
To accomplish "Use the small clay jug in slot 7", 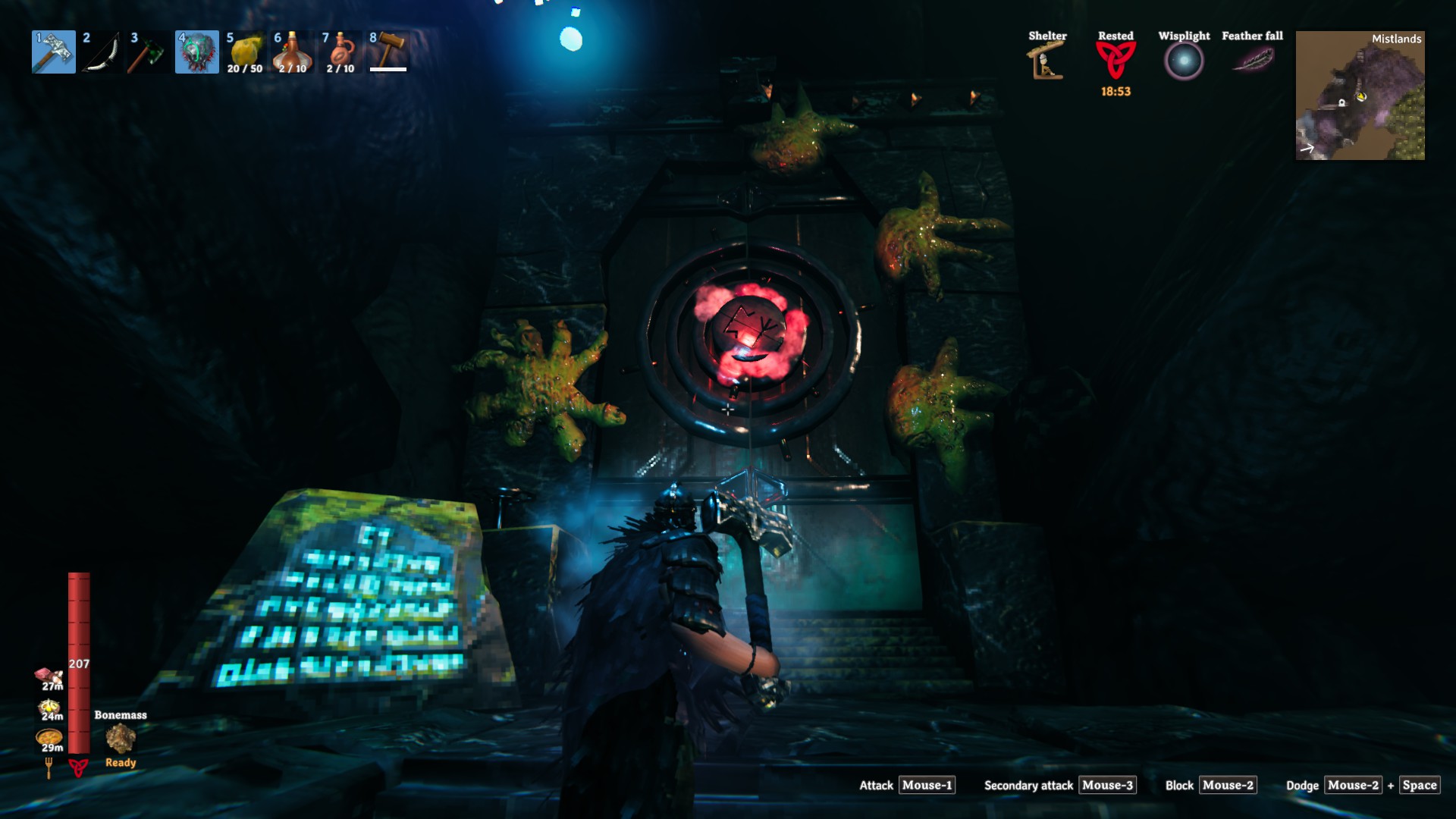I will point(340,52).
